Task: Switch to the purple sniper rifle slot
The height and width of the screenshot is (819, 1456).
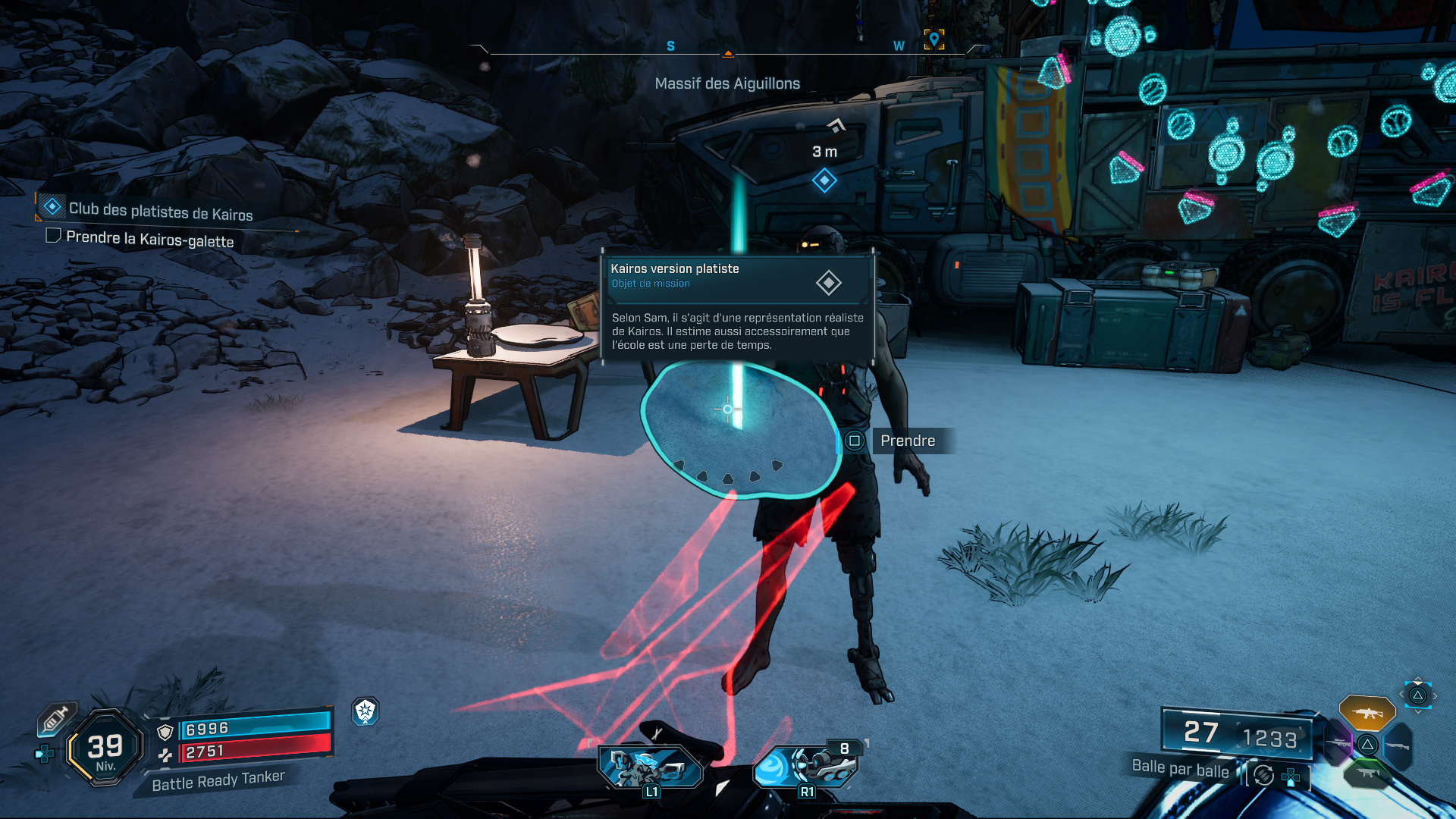Action: click(1338, 743)
